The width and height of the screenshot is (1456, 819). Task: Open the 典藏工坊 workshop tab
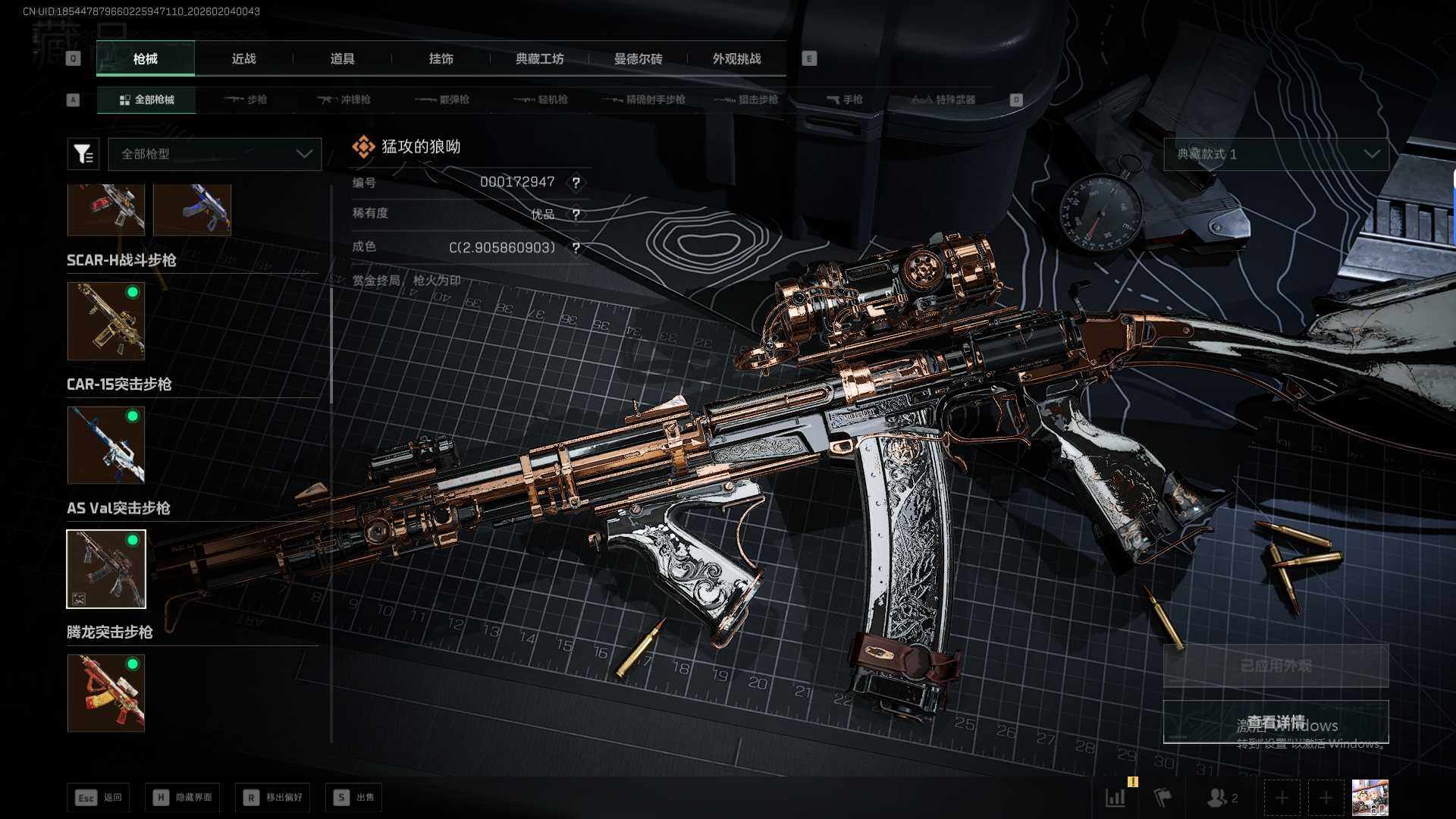coord(539,58)
